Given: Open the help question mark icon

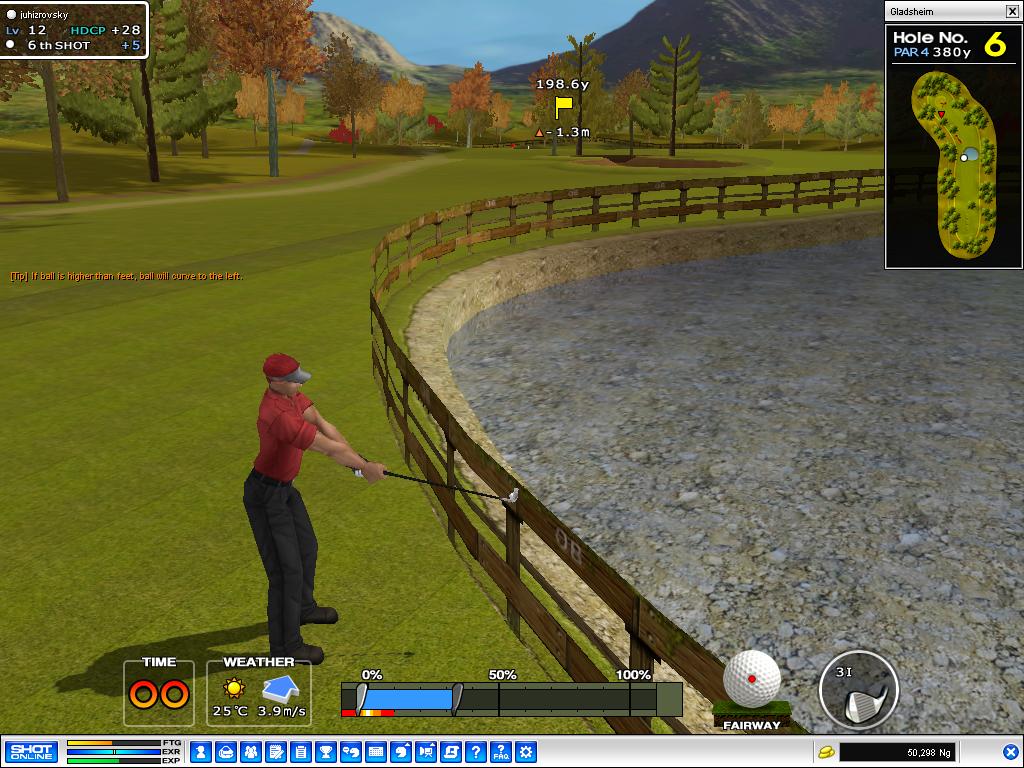Looking at the screenshot, I should 476,751.
